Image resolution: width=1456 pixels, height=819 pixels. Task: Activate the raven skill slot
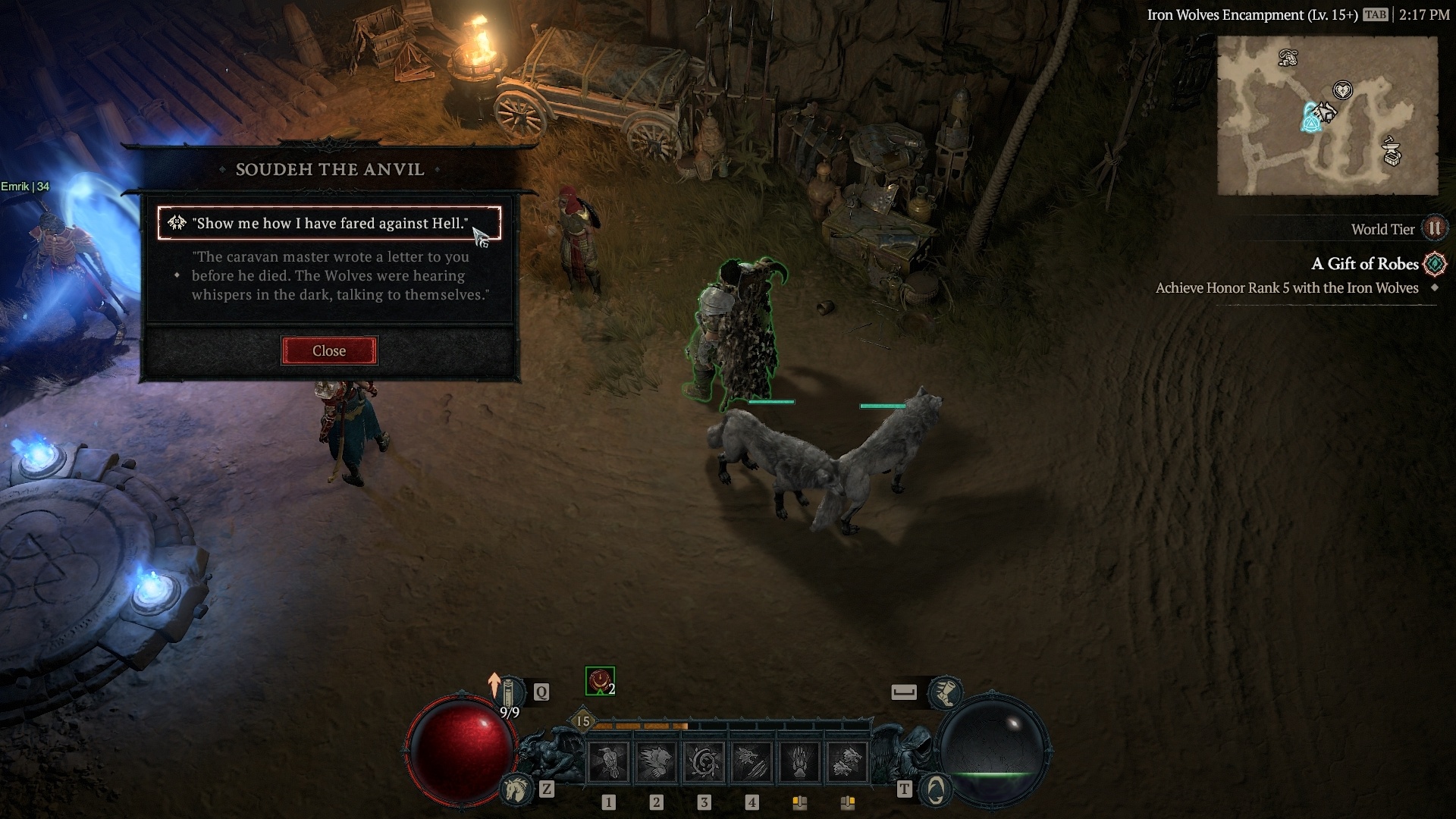click(x=608, y=761)
